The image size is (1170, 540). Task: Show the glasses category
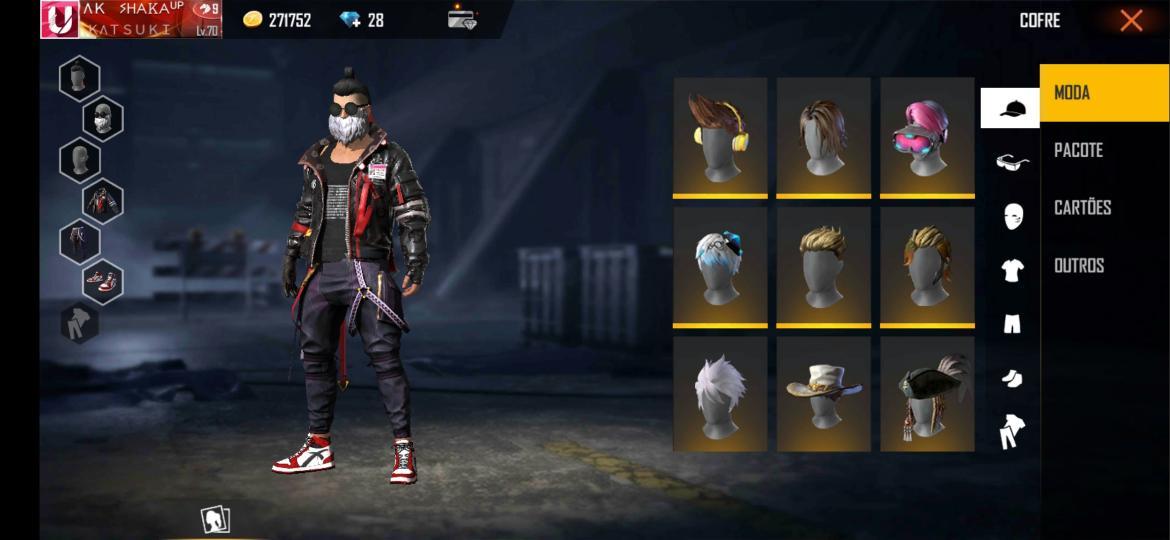tap(1012, 162)
